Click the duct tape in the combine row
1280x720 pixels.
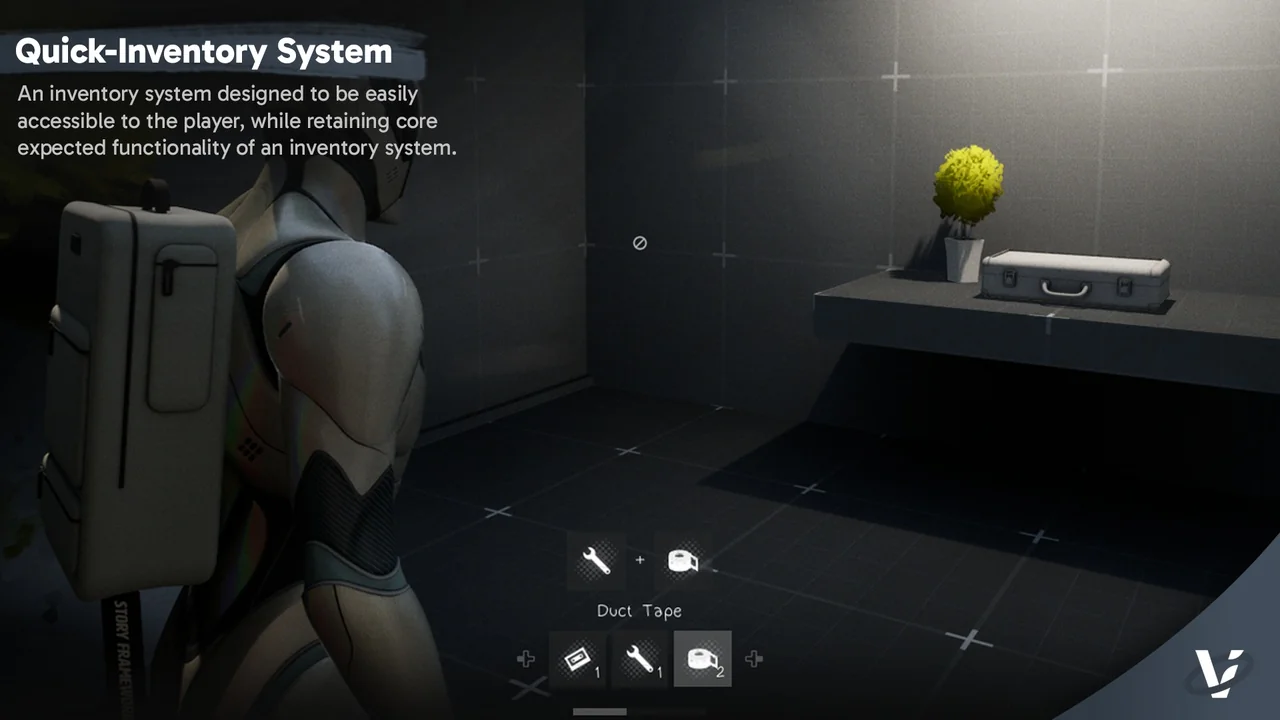683,561
